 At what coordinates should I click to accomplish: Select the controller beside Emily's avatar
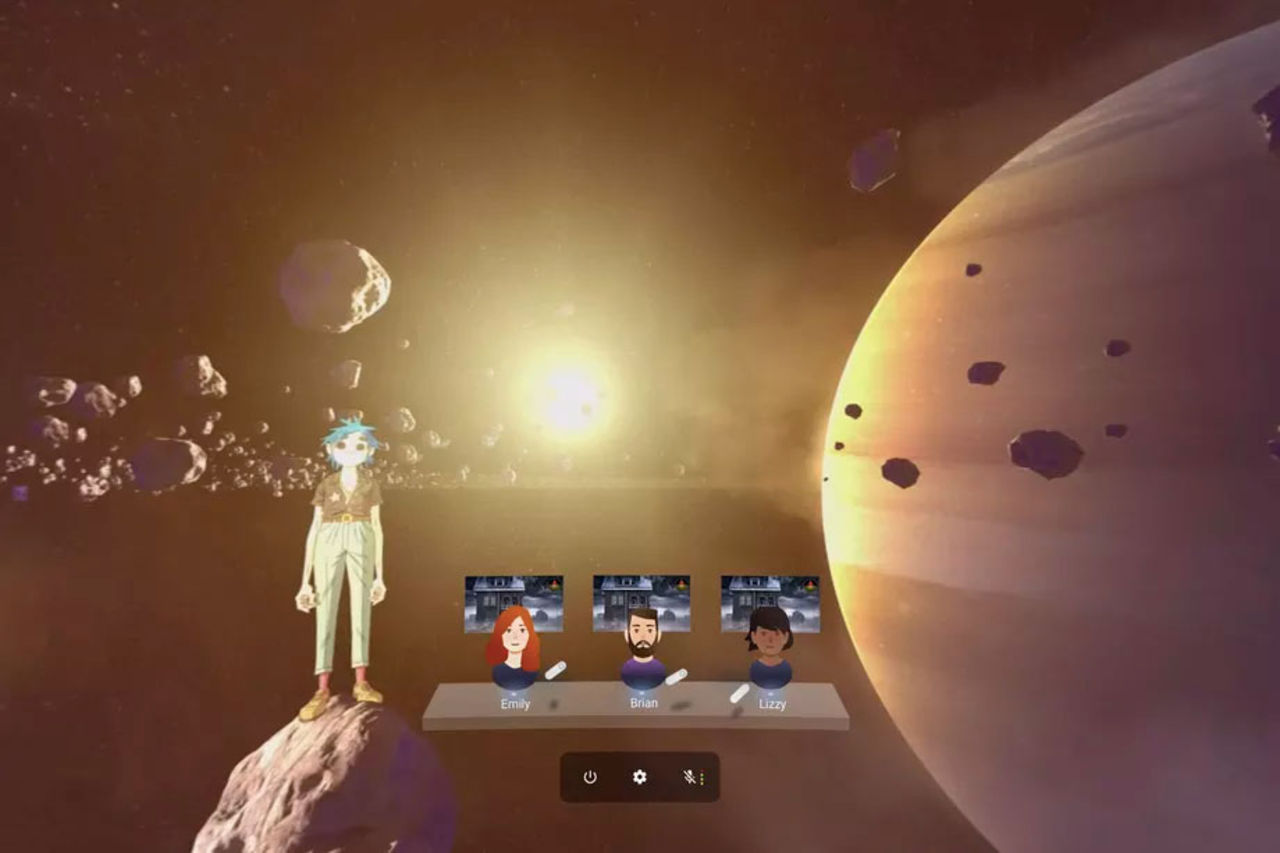click(x=554, y=672)
